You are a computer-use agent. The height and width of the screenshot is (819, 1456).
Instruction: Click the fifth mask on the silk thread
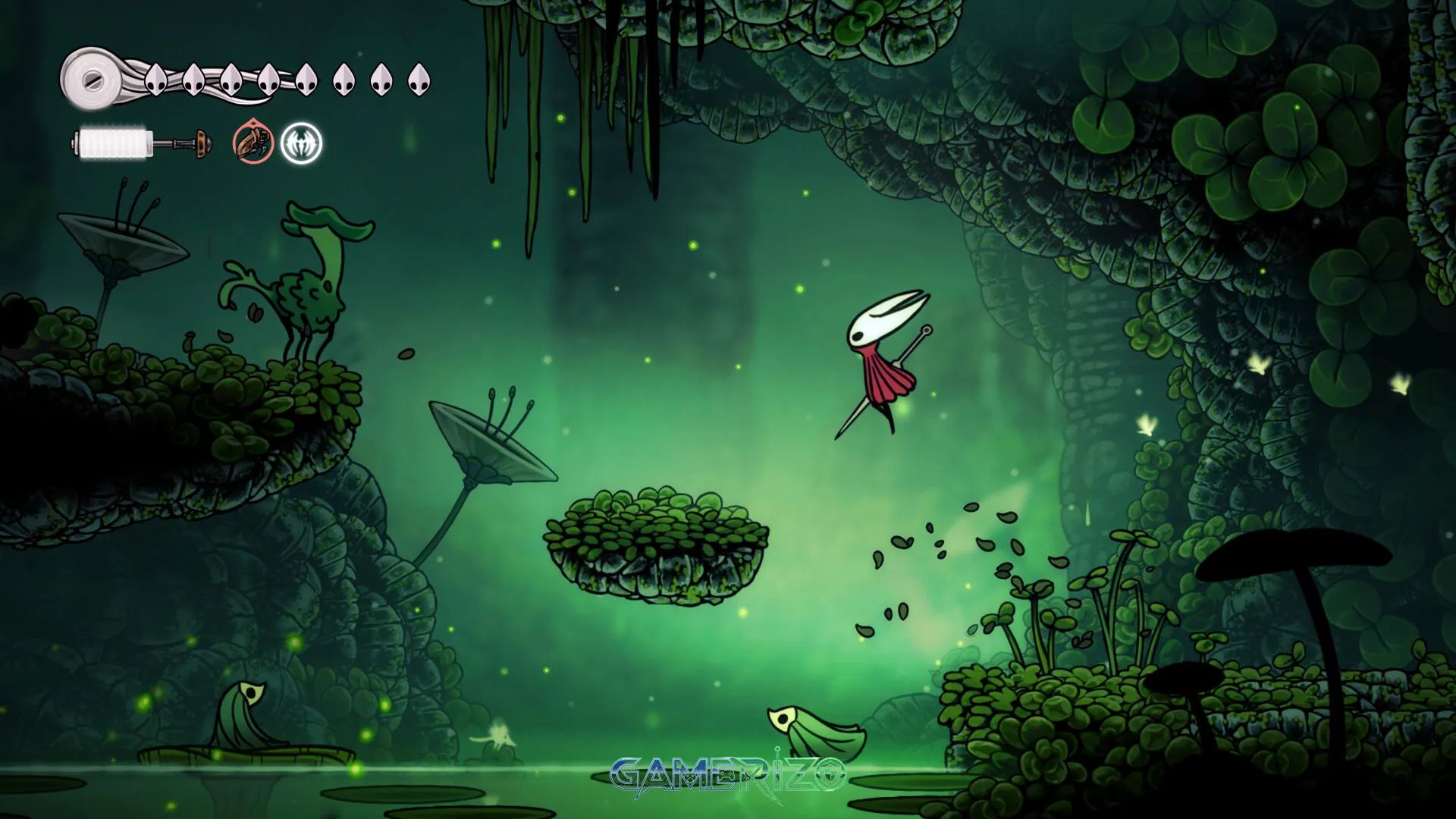(x=306, y=78)
